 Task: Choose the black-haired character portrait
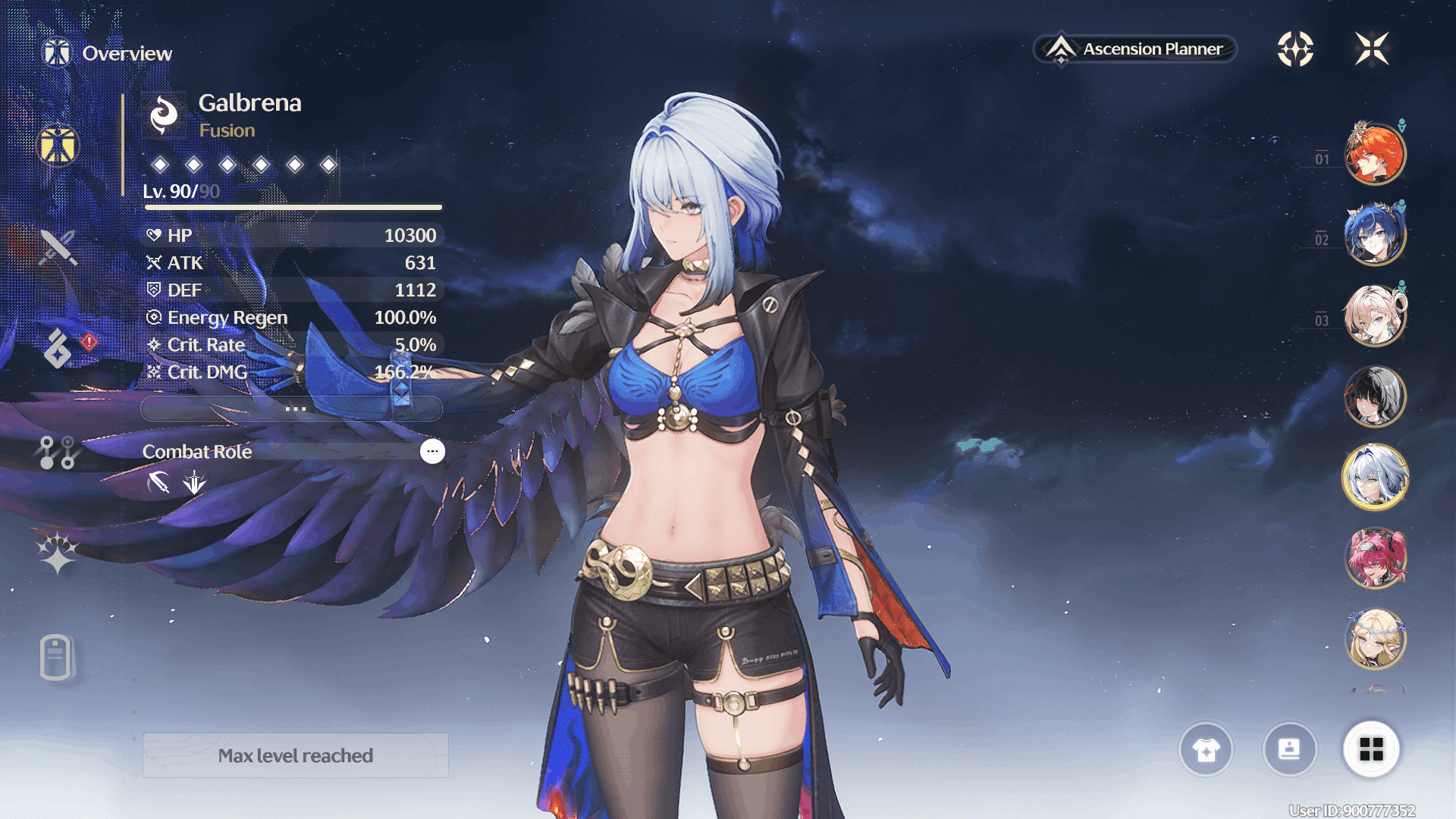pos(1374,396)
